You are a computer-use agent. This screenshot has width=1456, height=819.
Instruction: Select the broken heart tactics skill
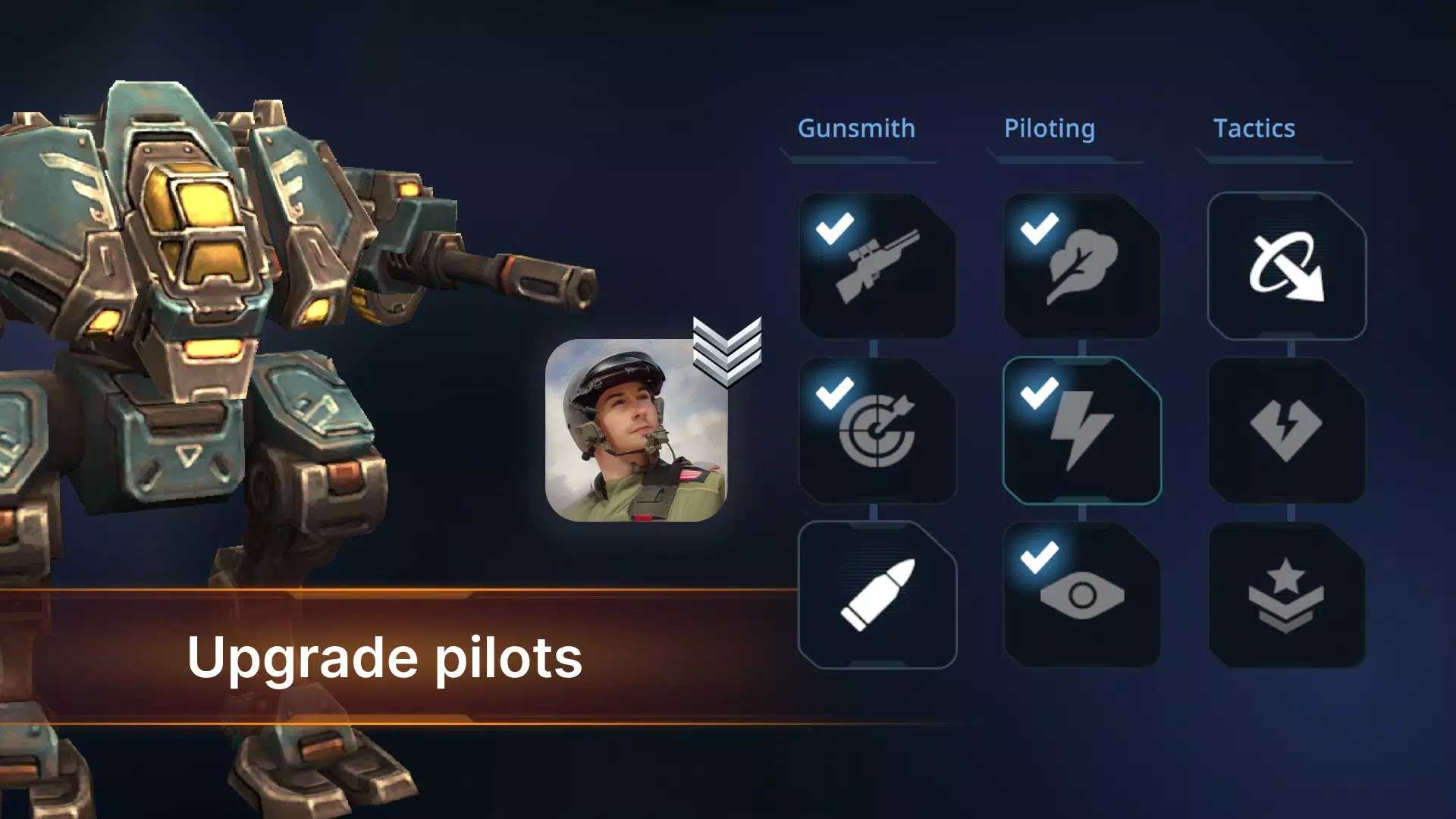tap(1286, 430)
